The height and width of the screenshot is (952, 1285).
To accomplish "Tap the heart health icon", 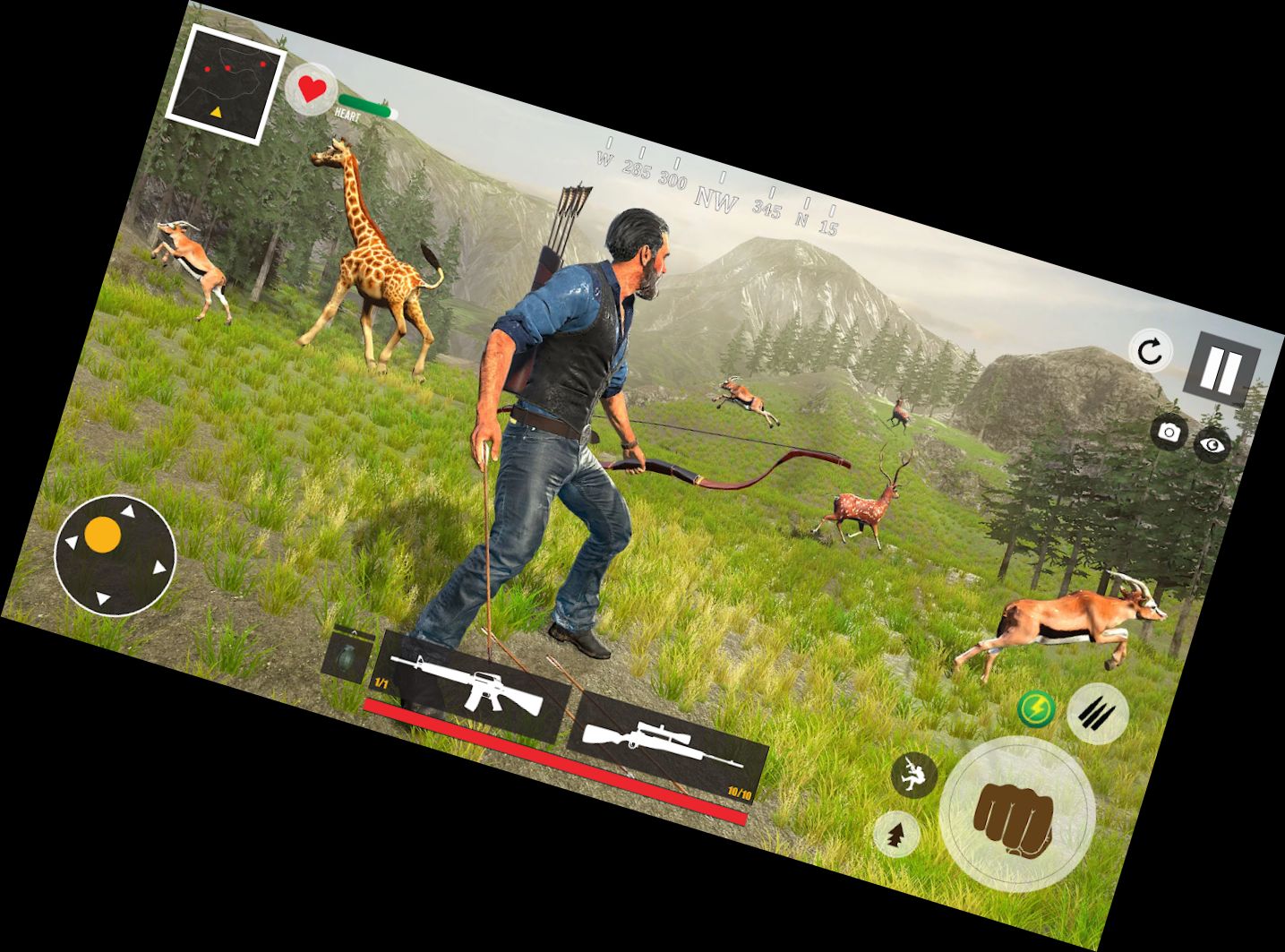I will coord(311,90).
